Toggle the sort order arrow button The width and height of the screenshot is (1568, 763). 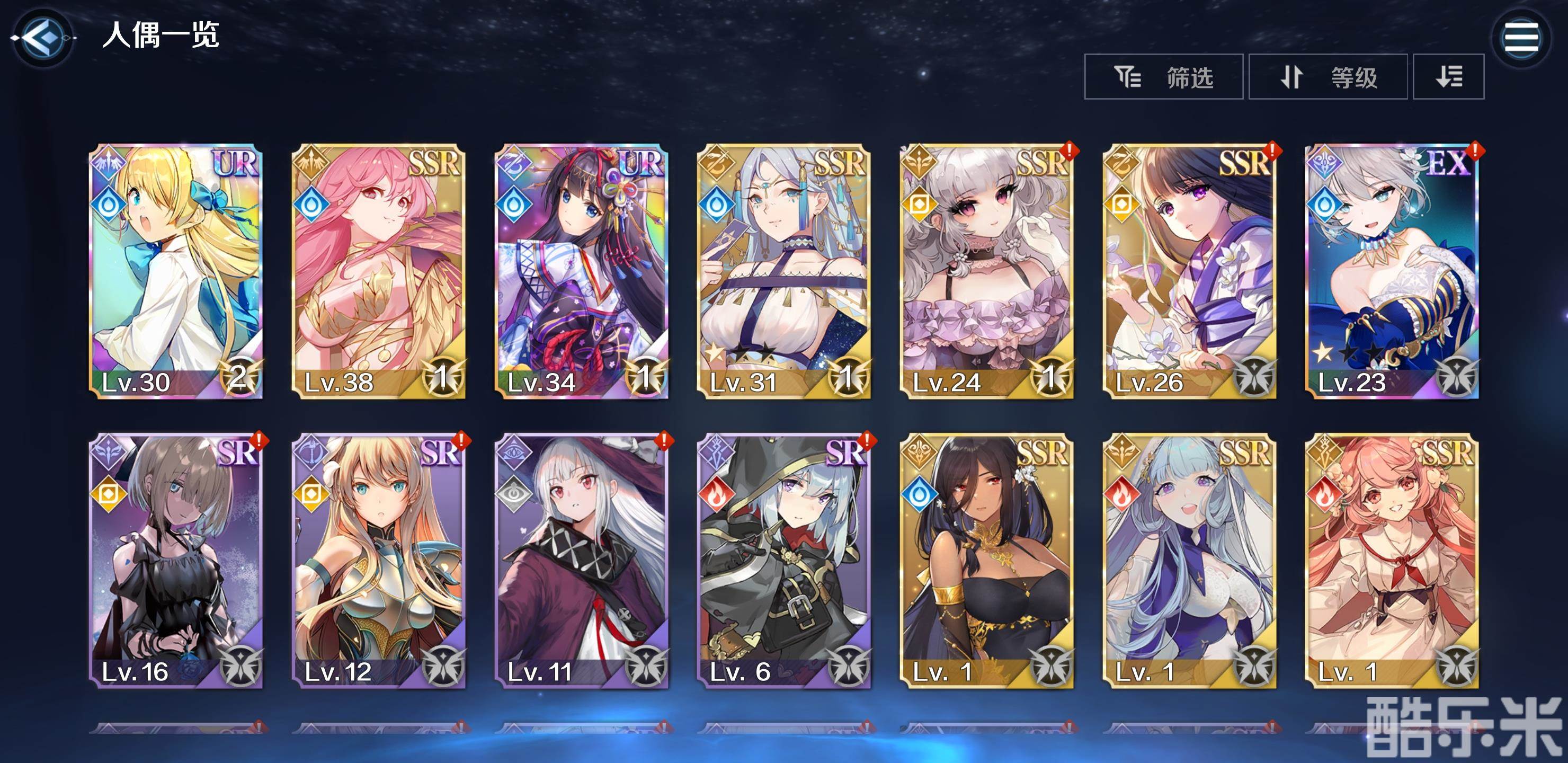(1448, 77)
